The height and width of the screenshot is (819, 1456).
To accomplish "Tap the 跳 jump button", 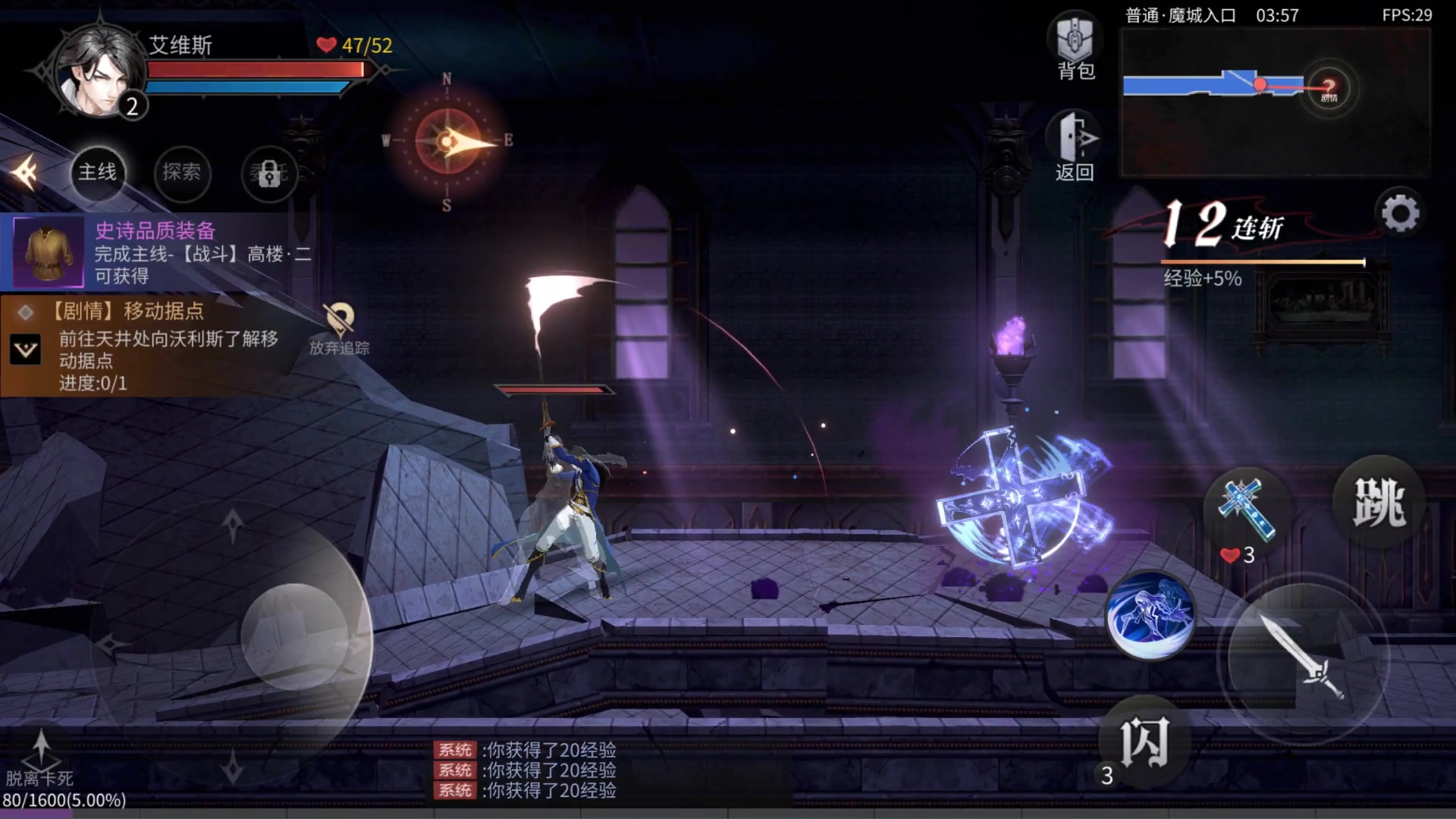I will [x=1379, y=502].
